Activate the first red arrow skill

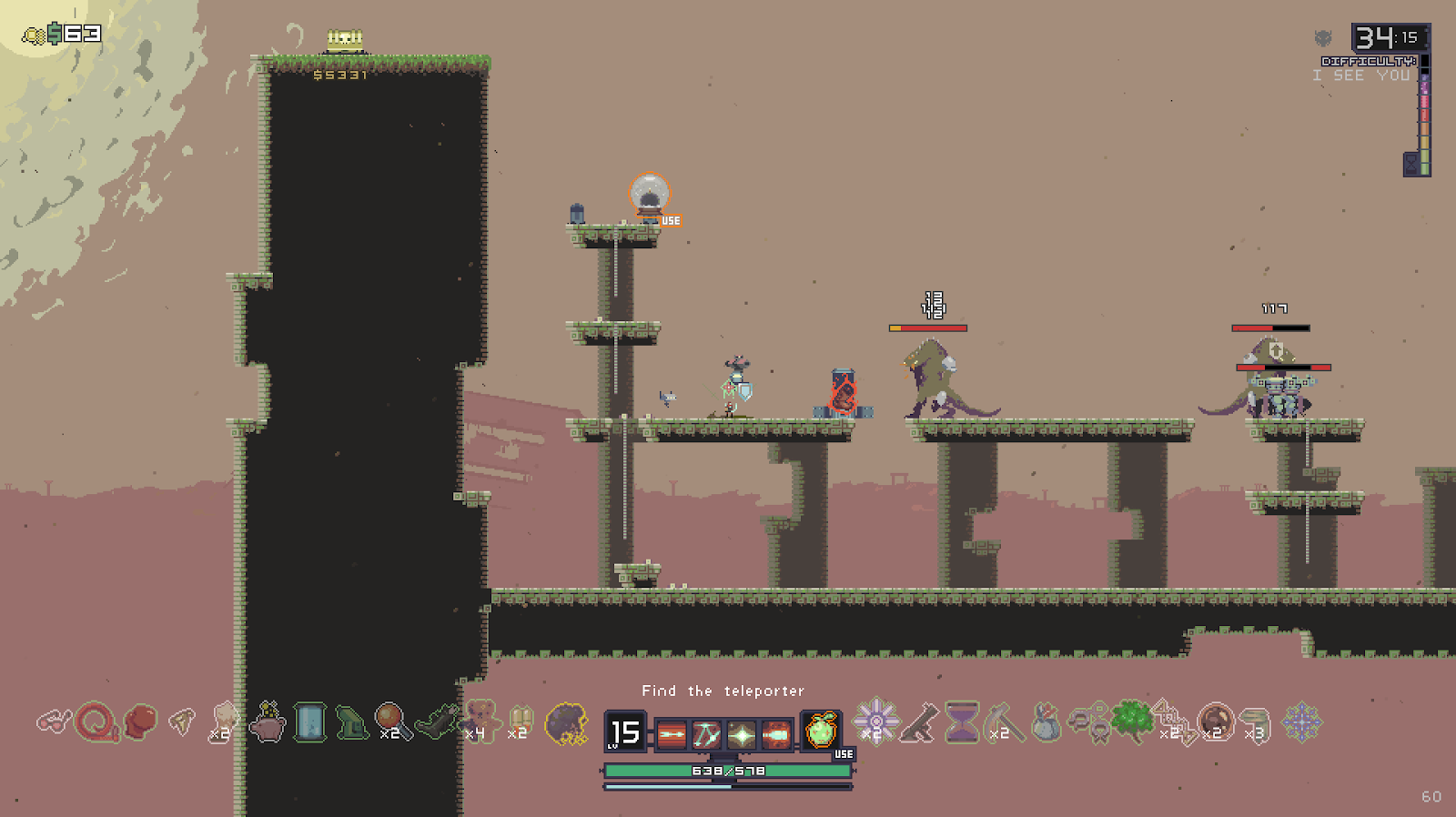(x=672, y=734)
